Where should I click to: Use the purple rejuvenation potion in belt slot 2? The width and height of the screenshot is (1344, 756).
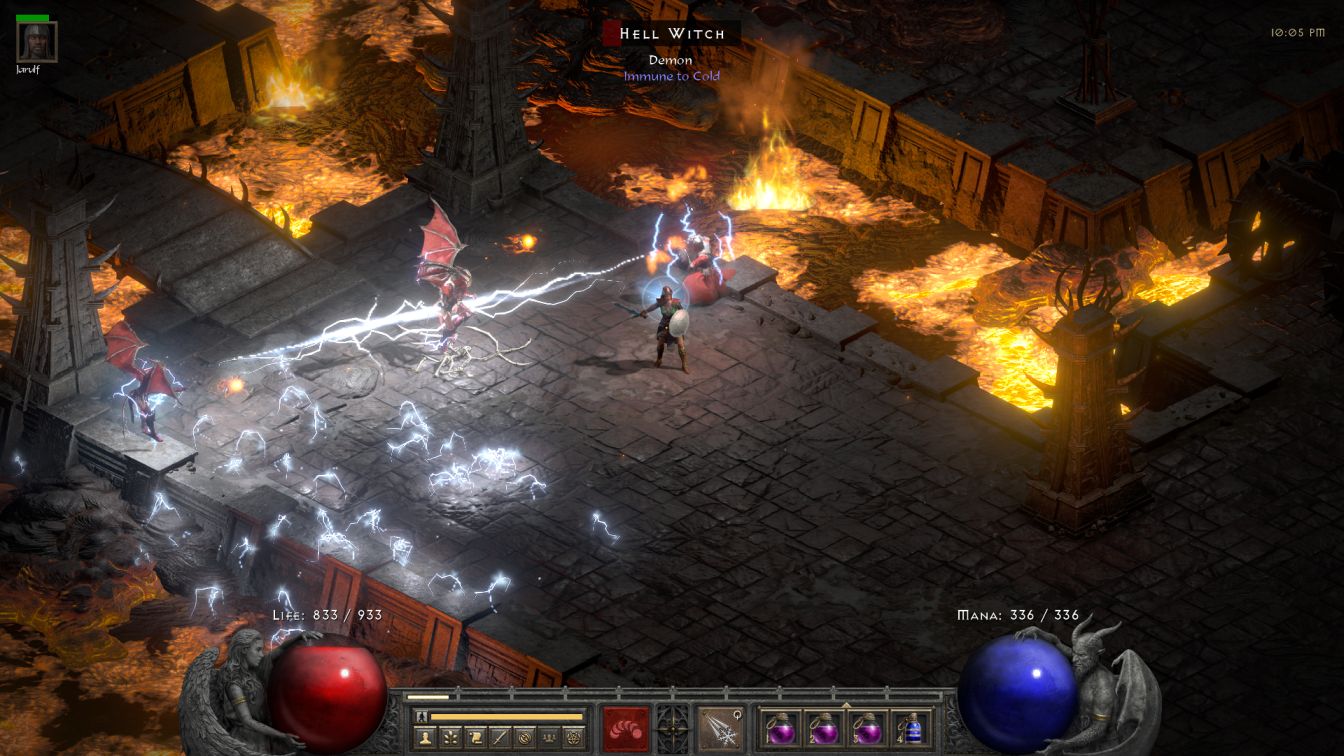(x=824, y=727)
